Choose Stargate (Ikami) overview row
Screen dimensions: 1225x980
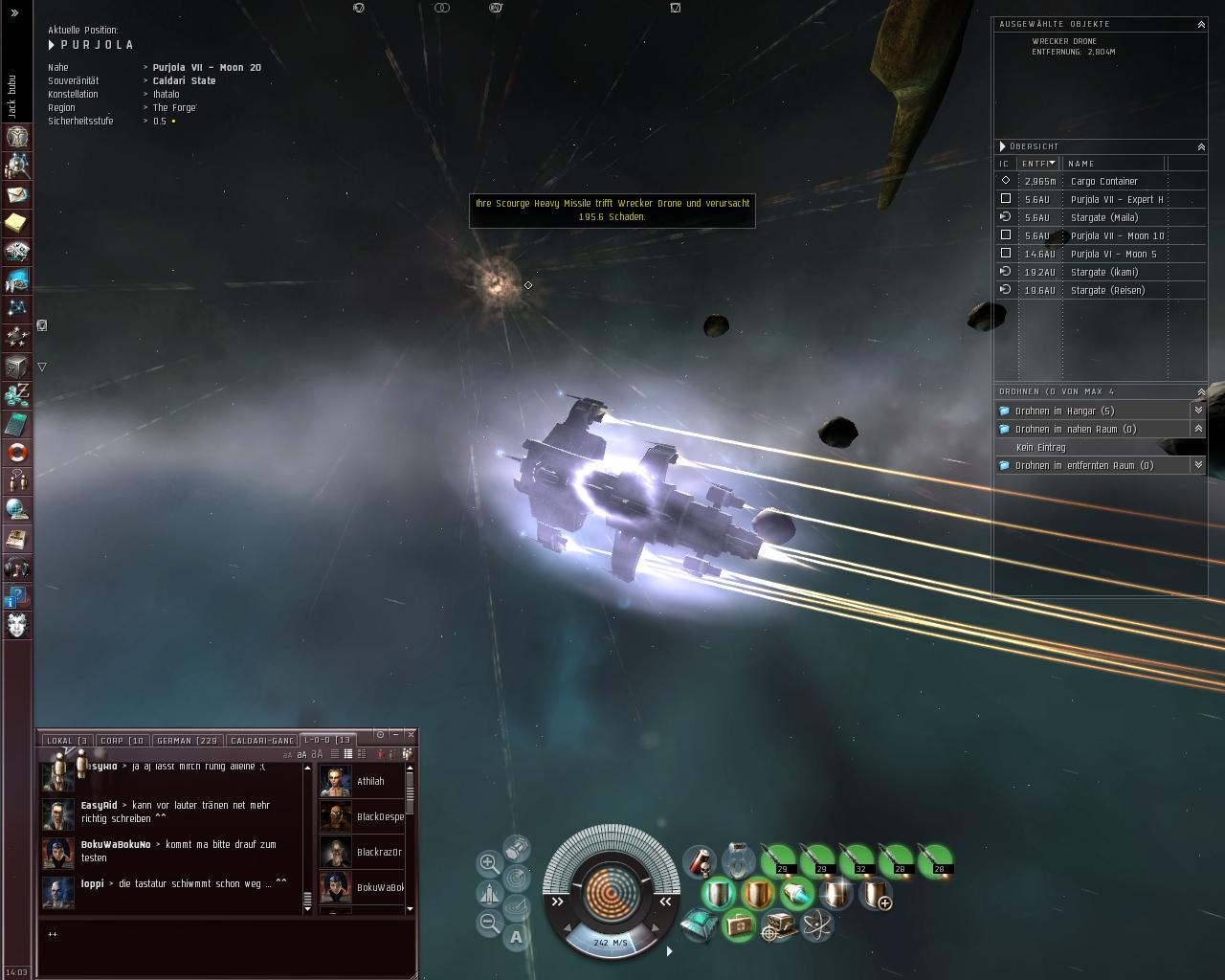pyautogui.click(x=1103, y=272)
